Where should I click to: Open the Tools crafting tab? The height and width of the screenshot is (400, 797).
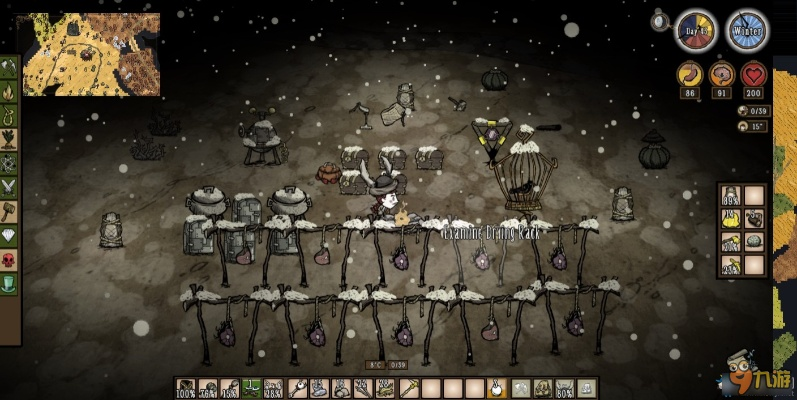[9, 68]
